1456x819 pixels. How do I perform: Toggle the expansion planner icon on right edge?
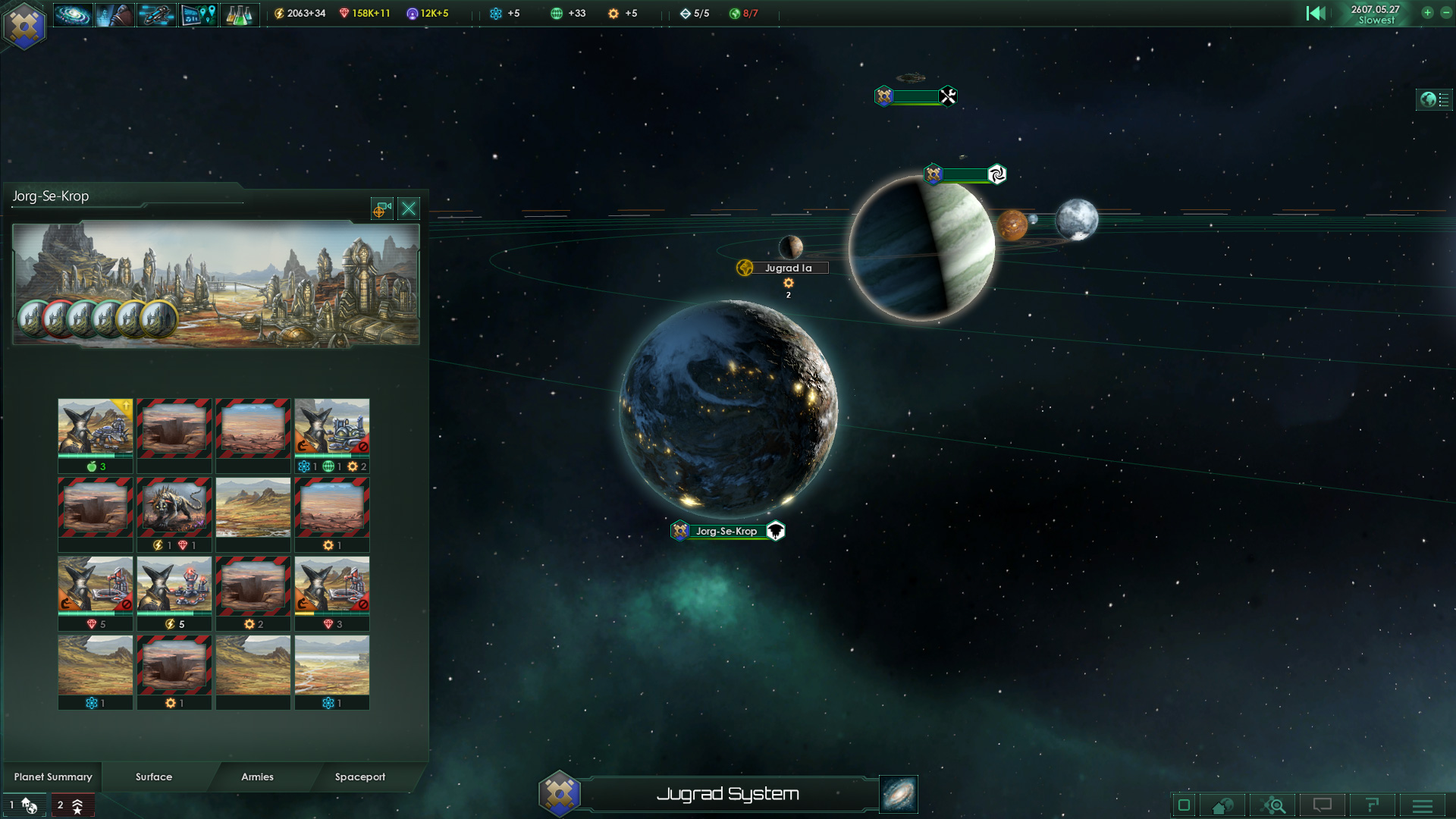pyautogui.click(x=1435, y=99)
